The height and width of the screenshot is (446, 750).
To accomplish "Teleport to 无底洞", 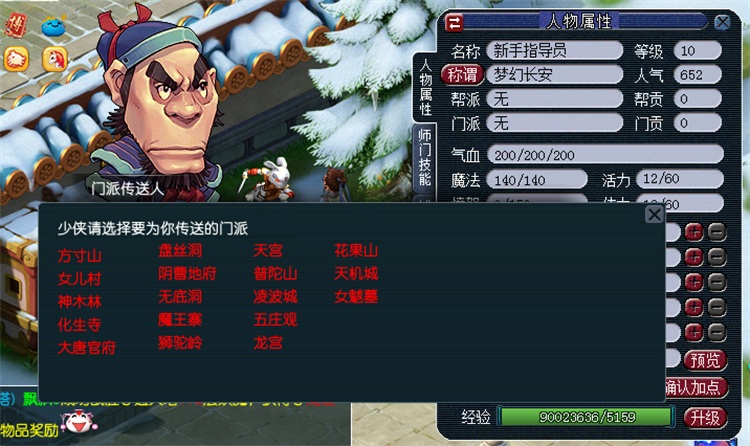I will [x=180, y=296].
